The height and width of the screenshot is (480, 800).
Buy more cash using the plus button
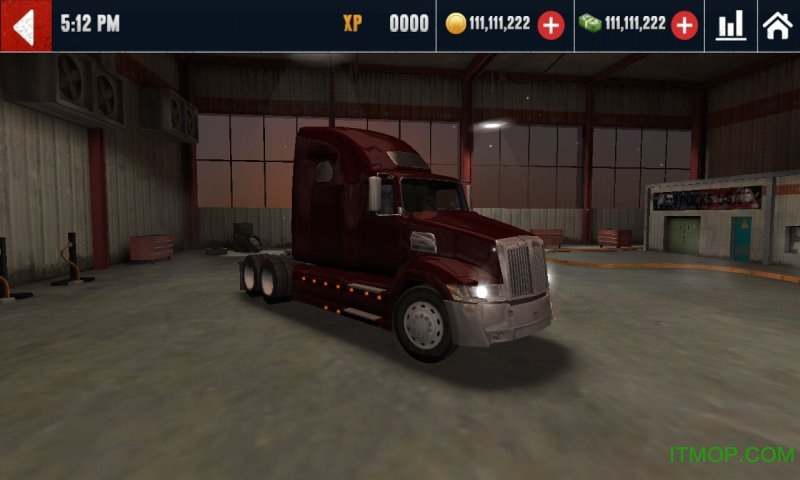coord(684,25)
